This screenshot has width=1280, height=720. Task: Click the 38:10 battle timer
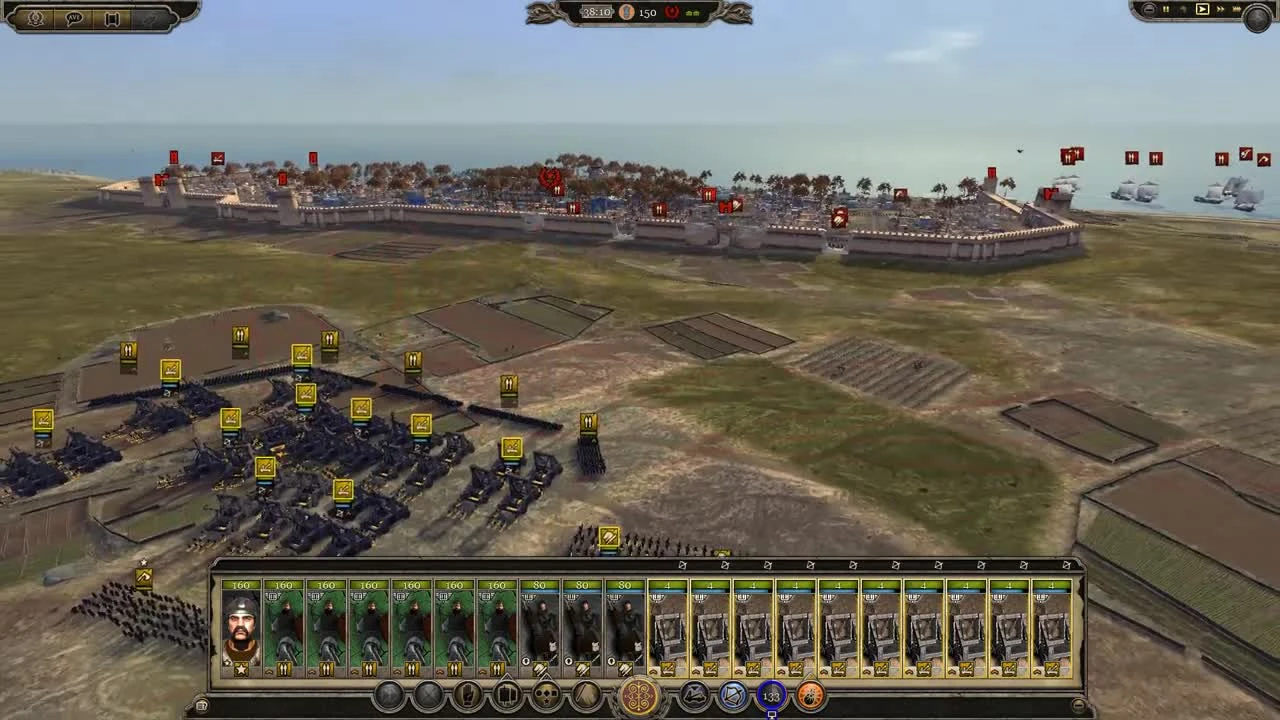point(596,12)
